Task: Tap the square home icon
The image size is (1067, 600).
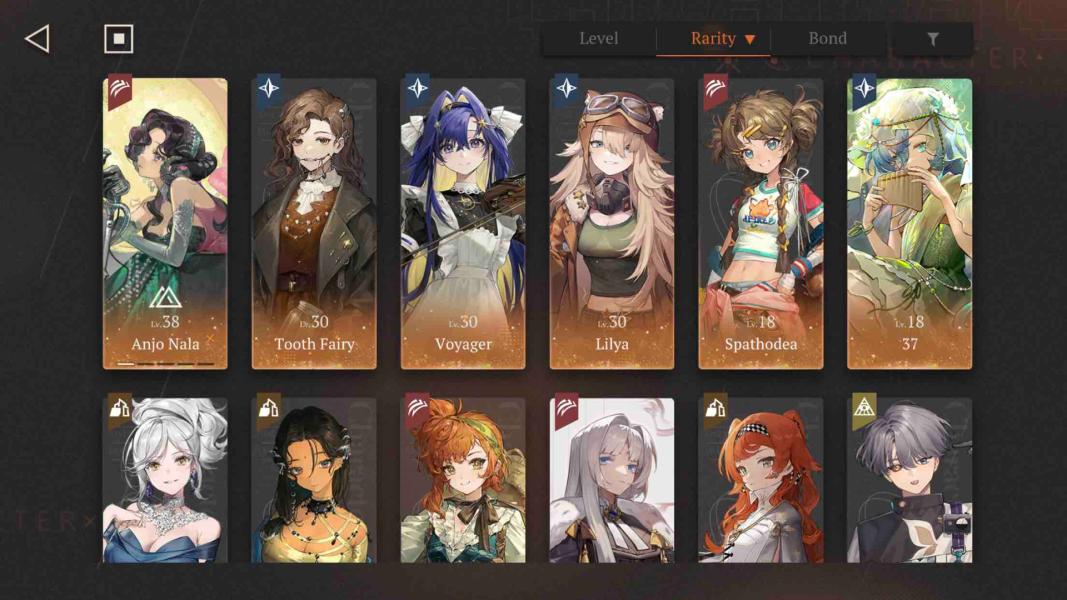Action: point(118,39)
